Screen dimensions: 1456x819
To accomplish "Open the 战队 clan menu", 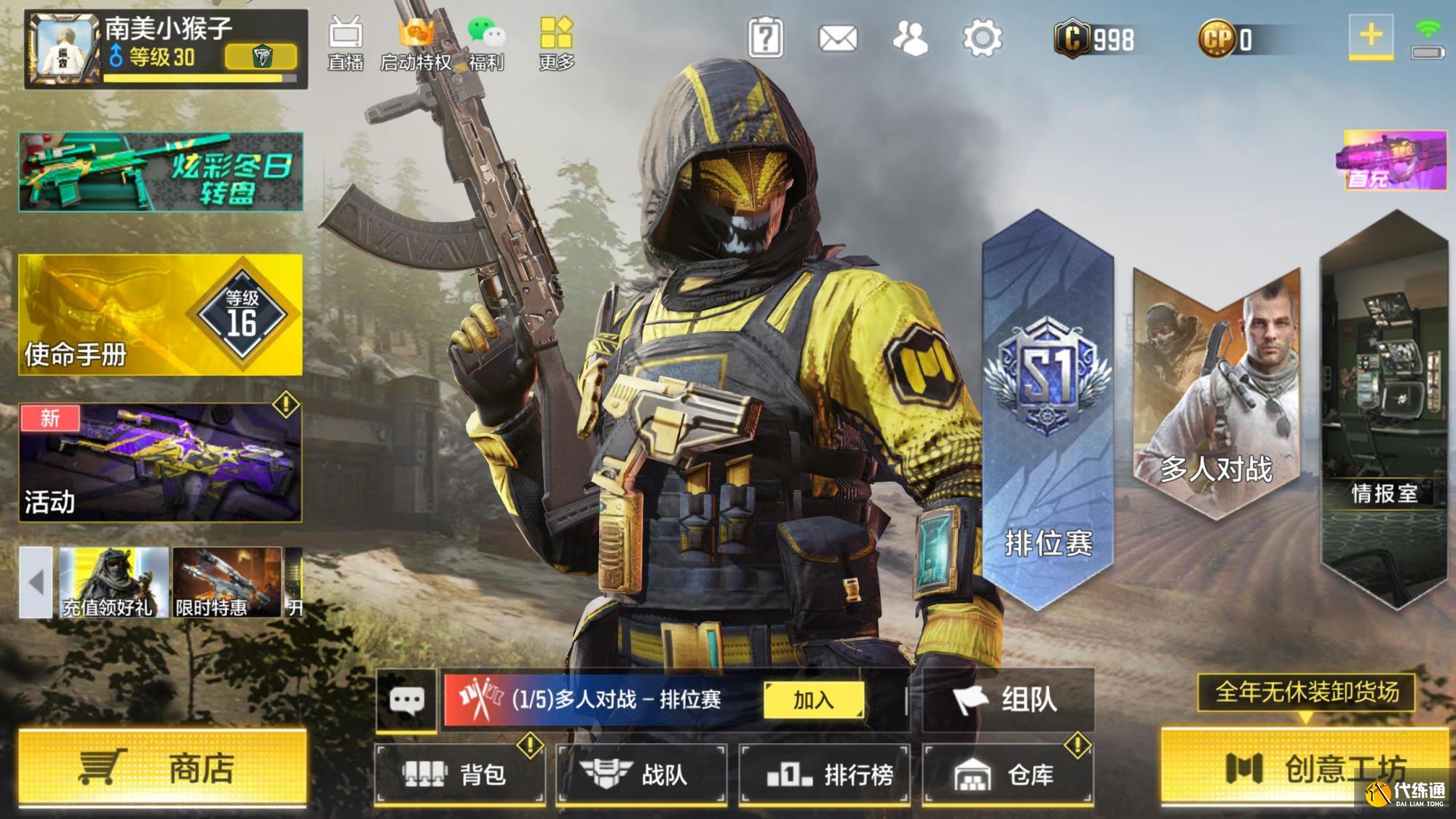I will pos(641,774).
